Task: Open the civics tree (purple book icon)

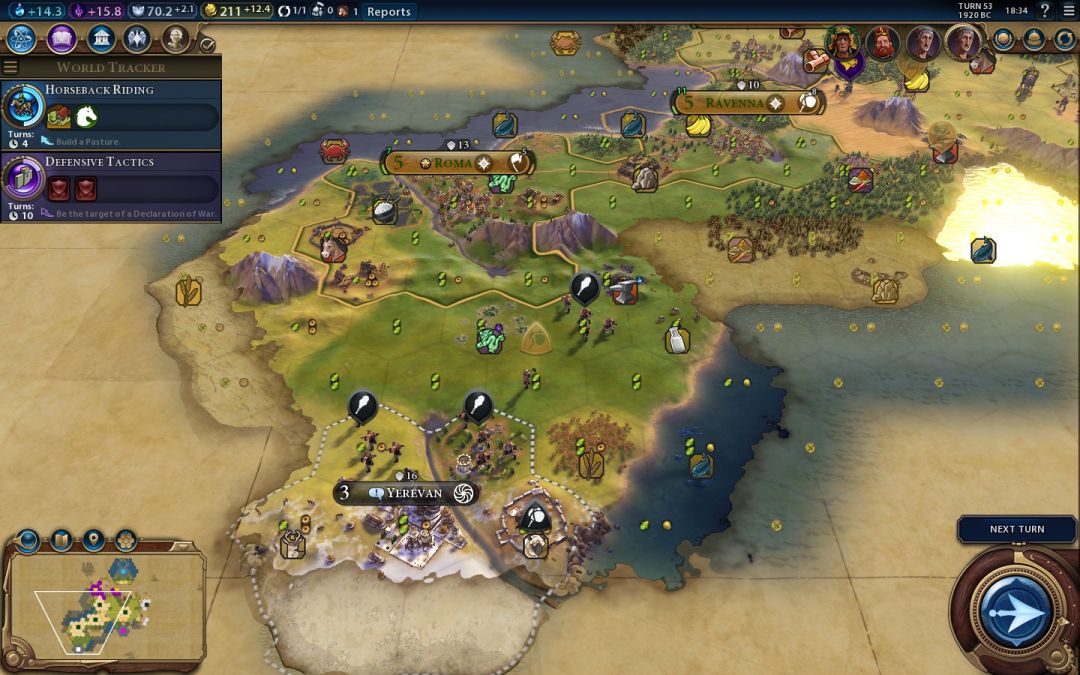Action: pyautogui.click(x=61, y=39)
